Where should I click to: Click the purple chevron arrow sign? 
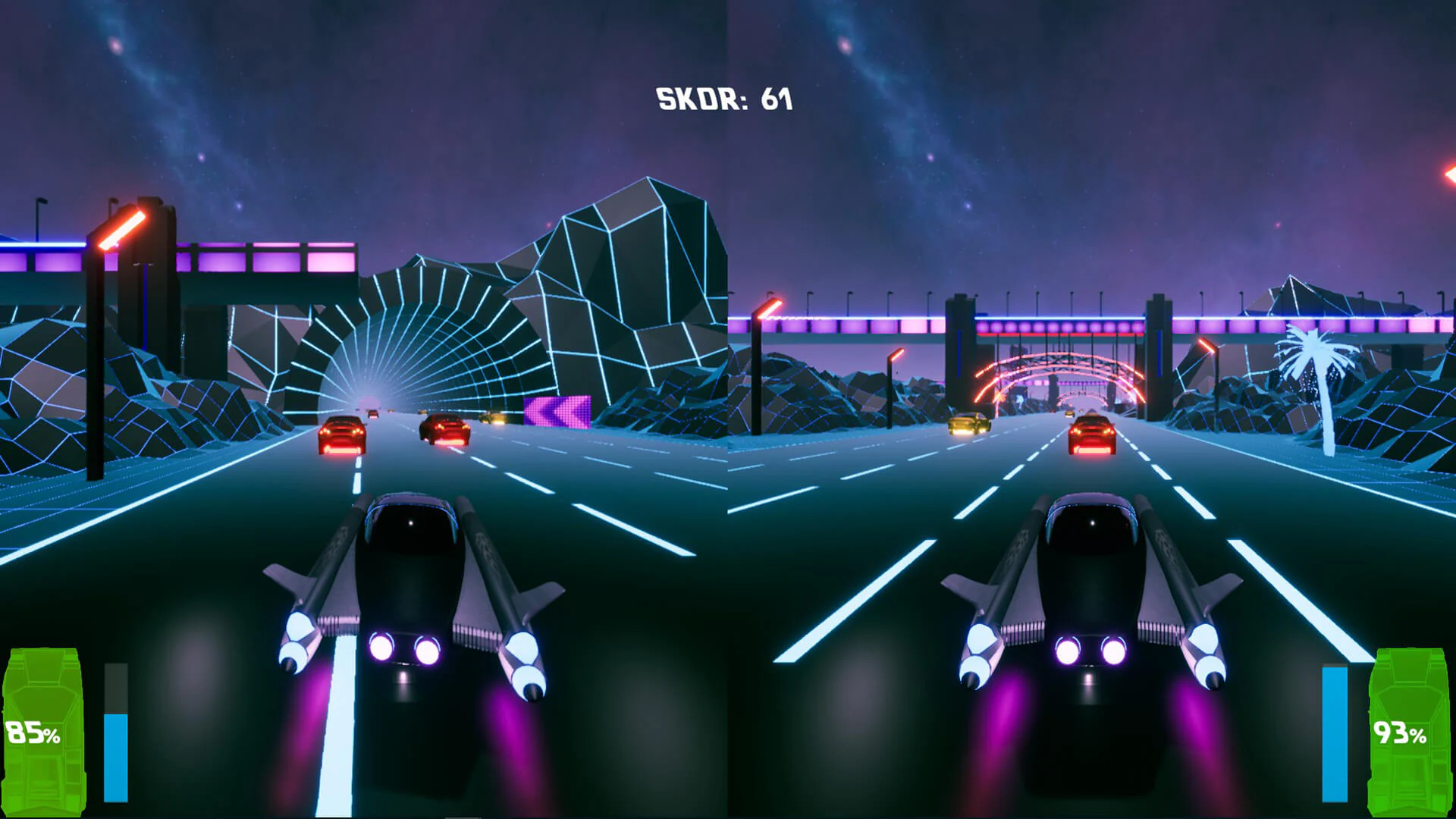pyautogui.click(x=557, y=409)
